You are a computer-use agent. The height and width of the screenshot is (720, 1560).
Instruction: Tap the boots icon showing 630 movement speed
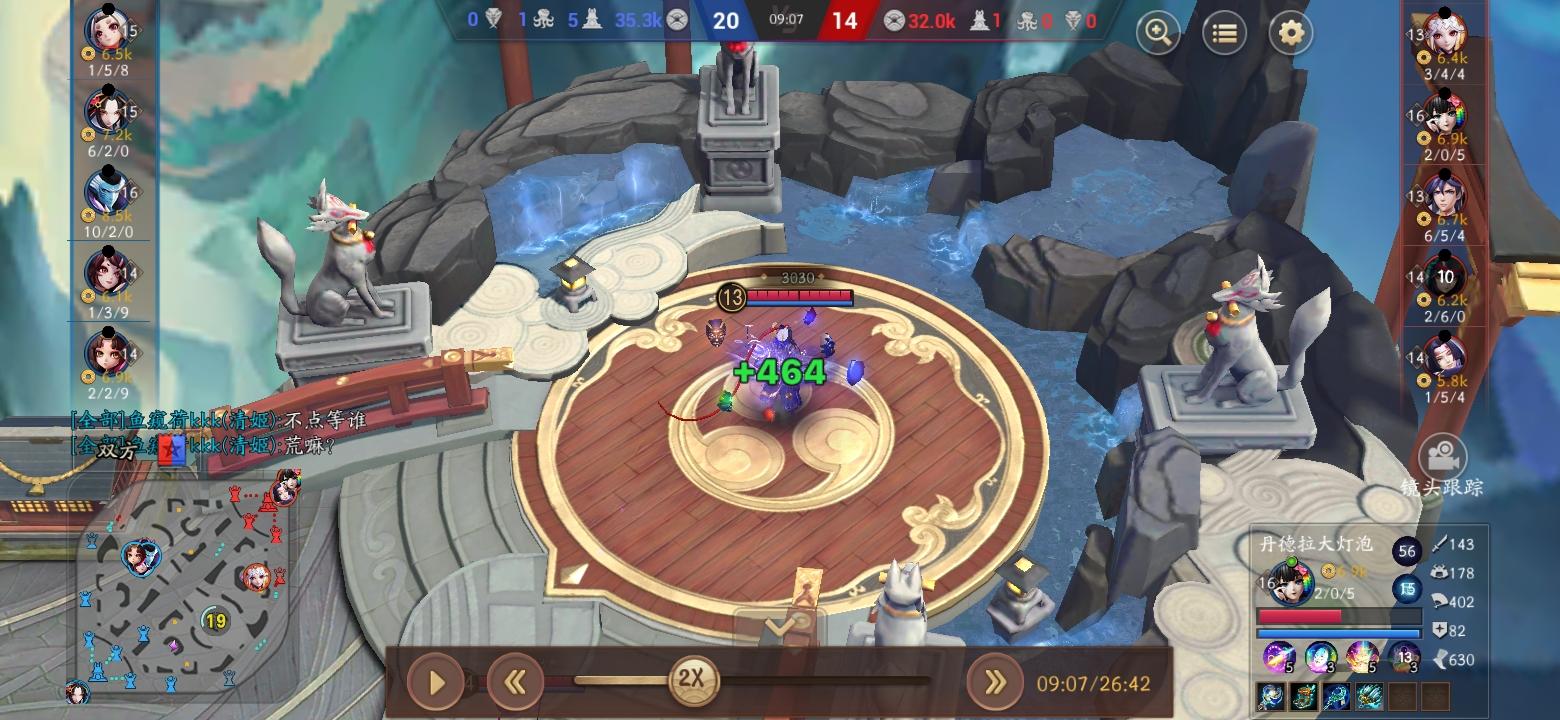[1442, 657]
